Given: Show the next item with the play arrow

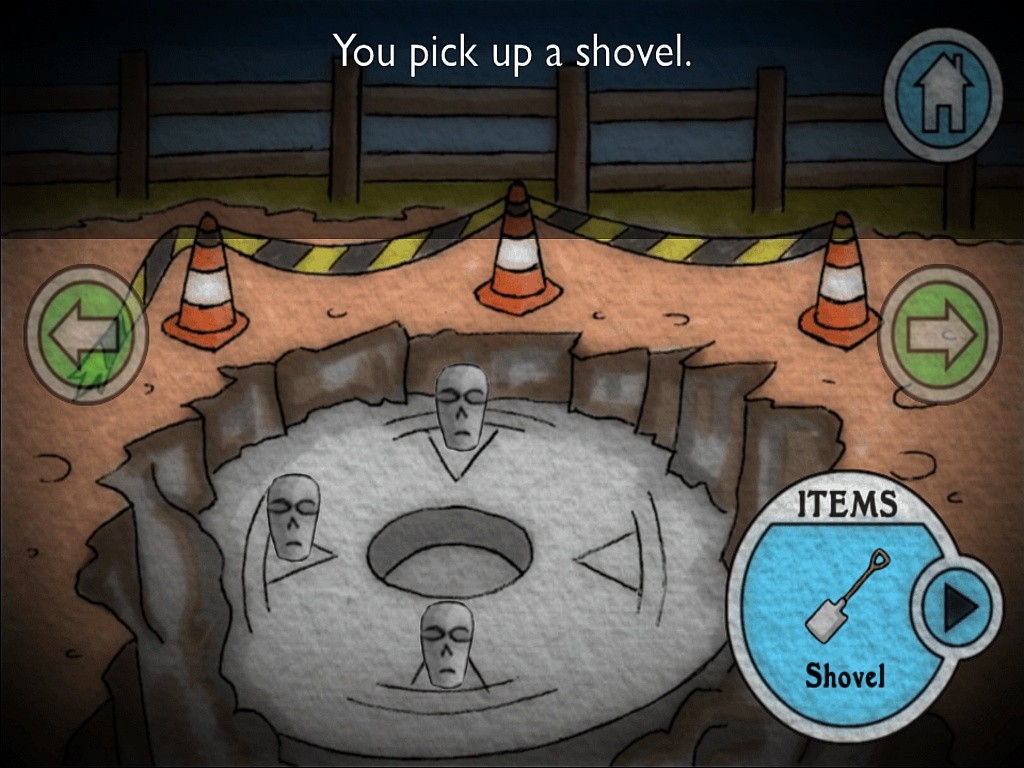Looking at the screenshot, I should tap(960, 607).
